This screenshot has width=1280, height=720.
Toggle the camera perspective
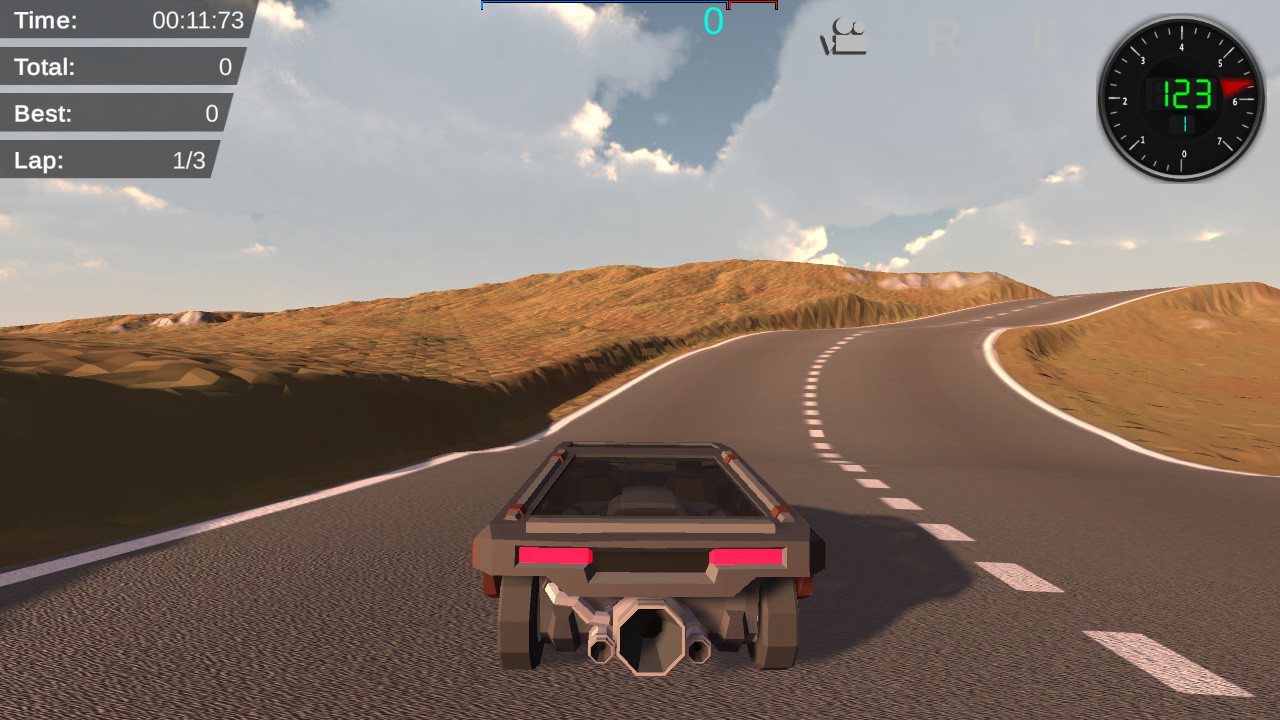[843, 35]
